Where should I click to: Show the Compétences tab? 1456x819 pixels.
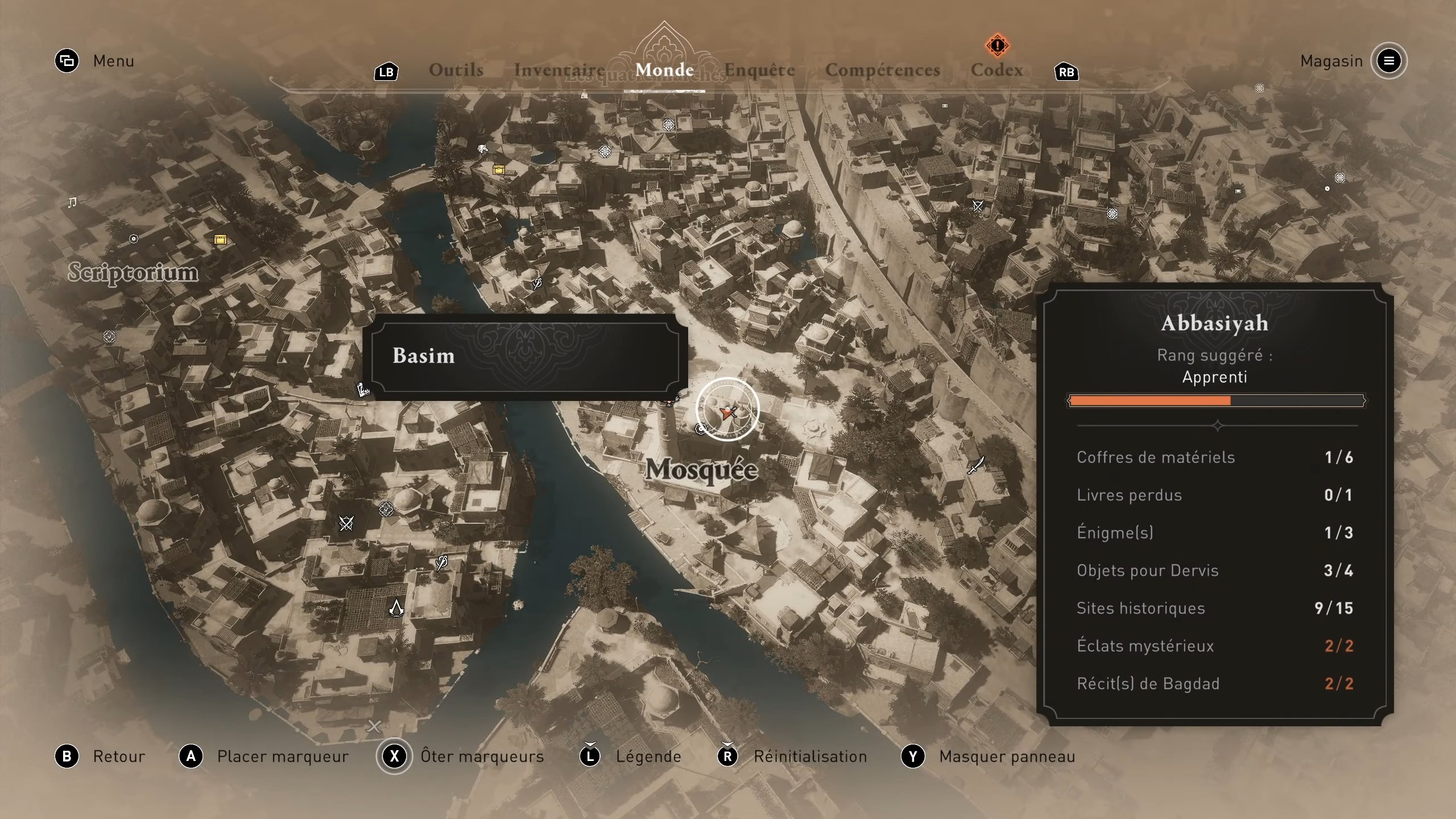point(882,70)
